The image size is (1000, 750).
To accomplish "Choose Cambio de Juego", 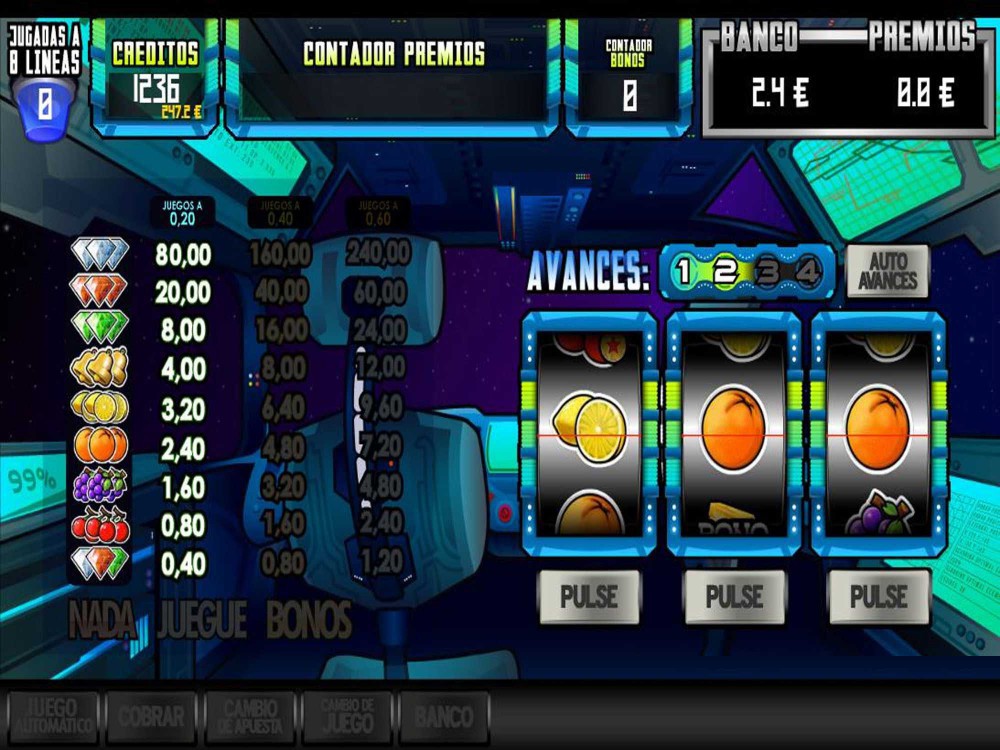I will click(347, 717).
